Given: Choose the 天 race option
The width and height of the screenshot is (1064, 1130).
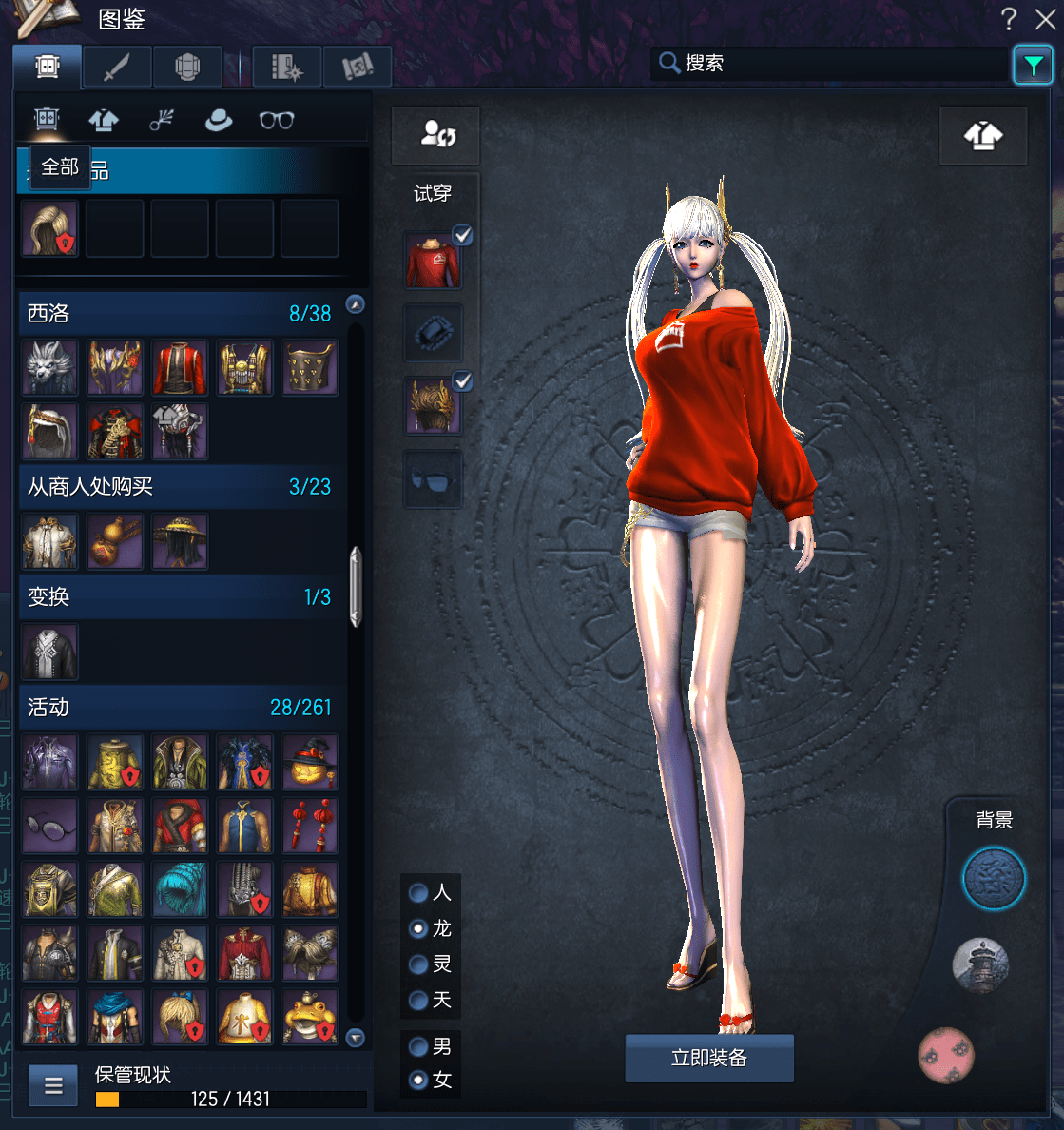Looking at the screenshot, I should (x=418, y=1000).
